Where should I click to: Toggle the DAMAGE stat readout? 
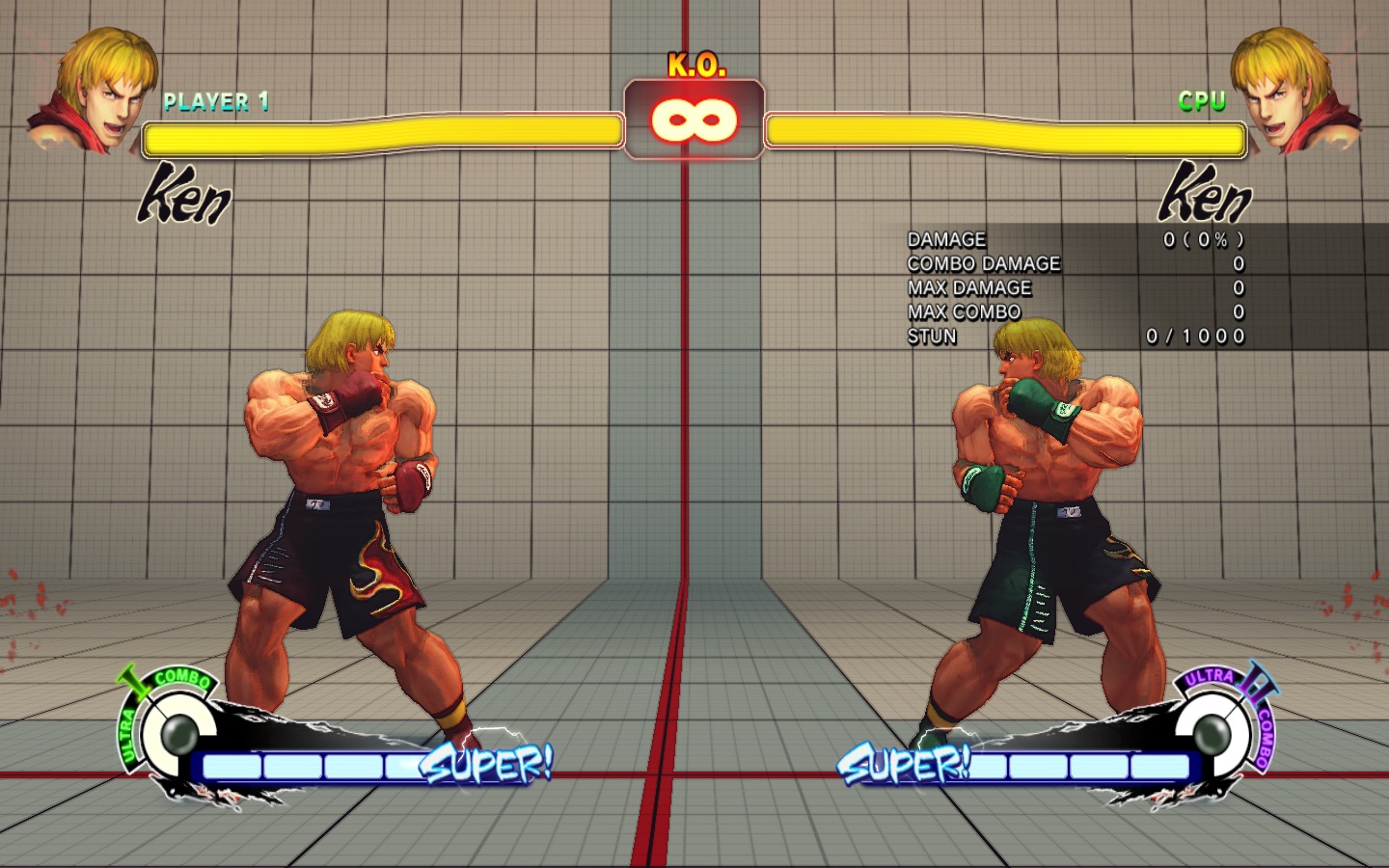[x=946, y=239]
